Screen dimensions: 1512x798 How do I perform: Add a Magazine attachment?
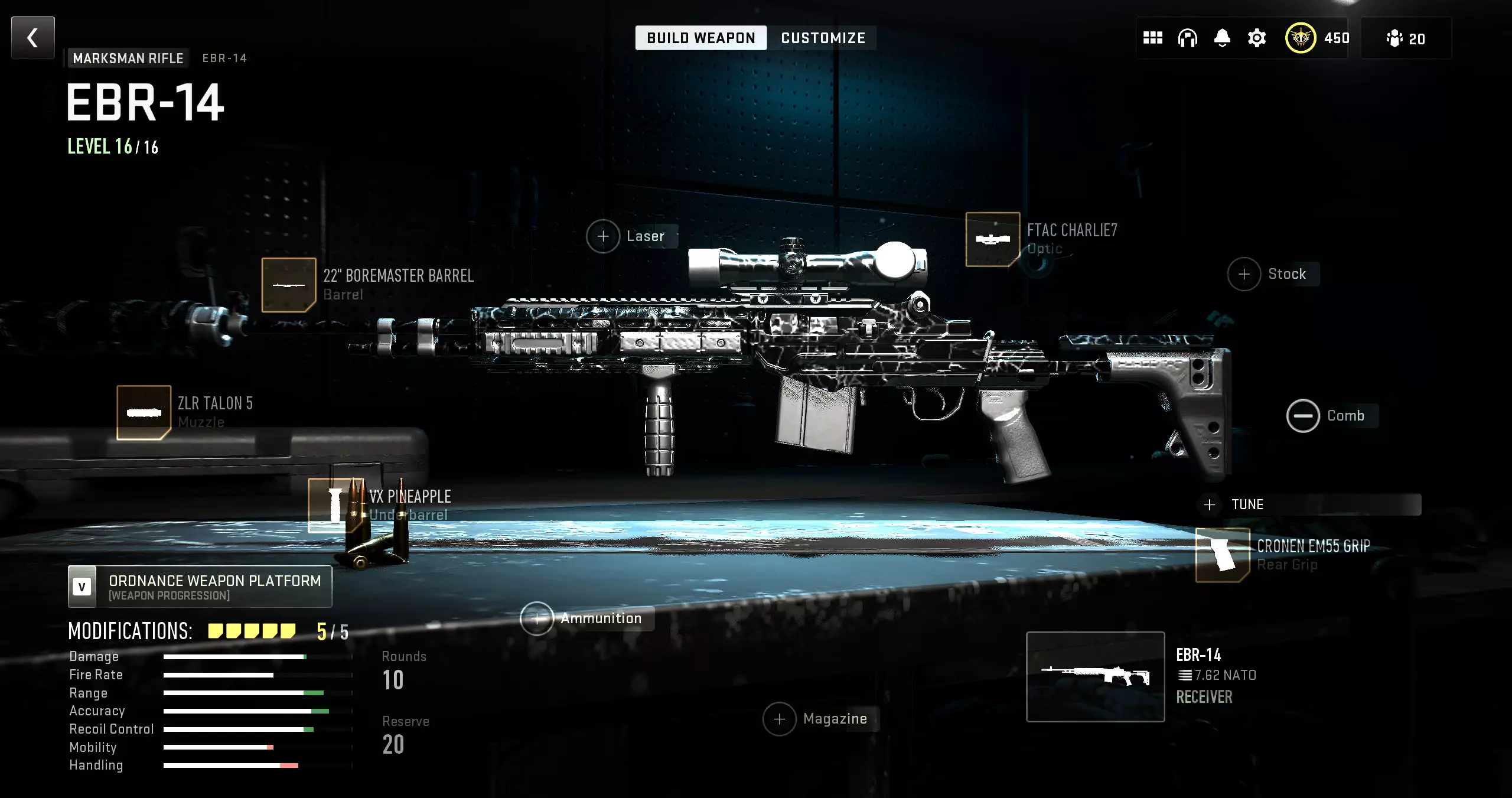780,719
